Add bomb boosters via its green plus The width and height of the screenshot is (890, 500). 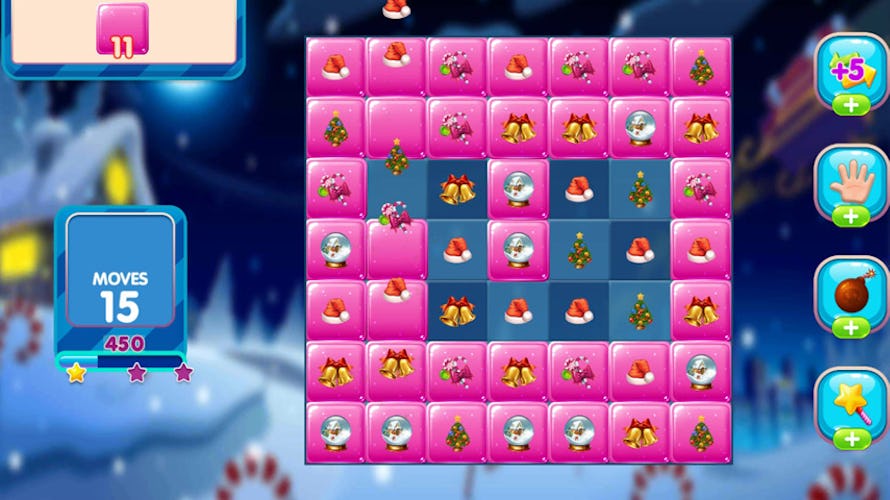tap(851, 328)
